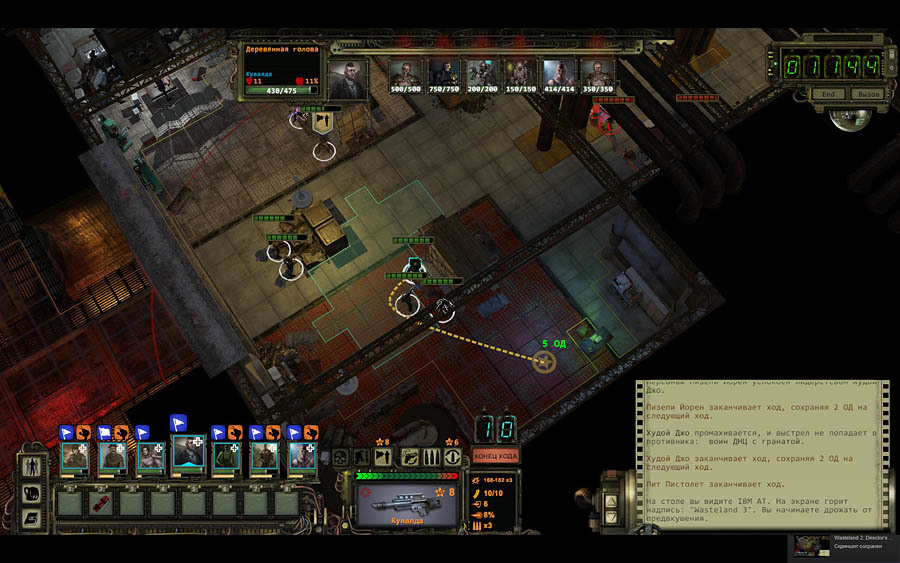This screenshot has width=900, height=563.
Task: Select the 414/414 mohawk turn-order portrait
Action: click(558, 73)
